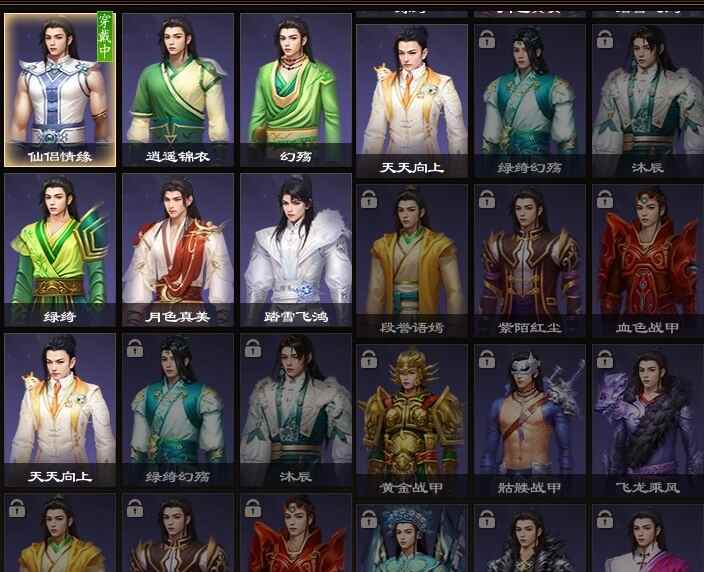Select the locked costume with blue ornate headdress

point(412,540)
